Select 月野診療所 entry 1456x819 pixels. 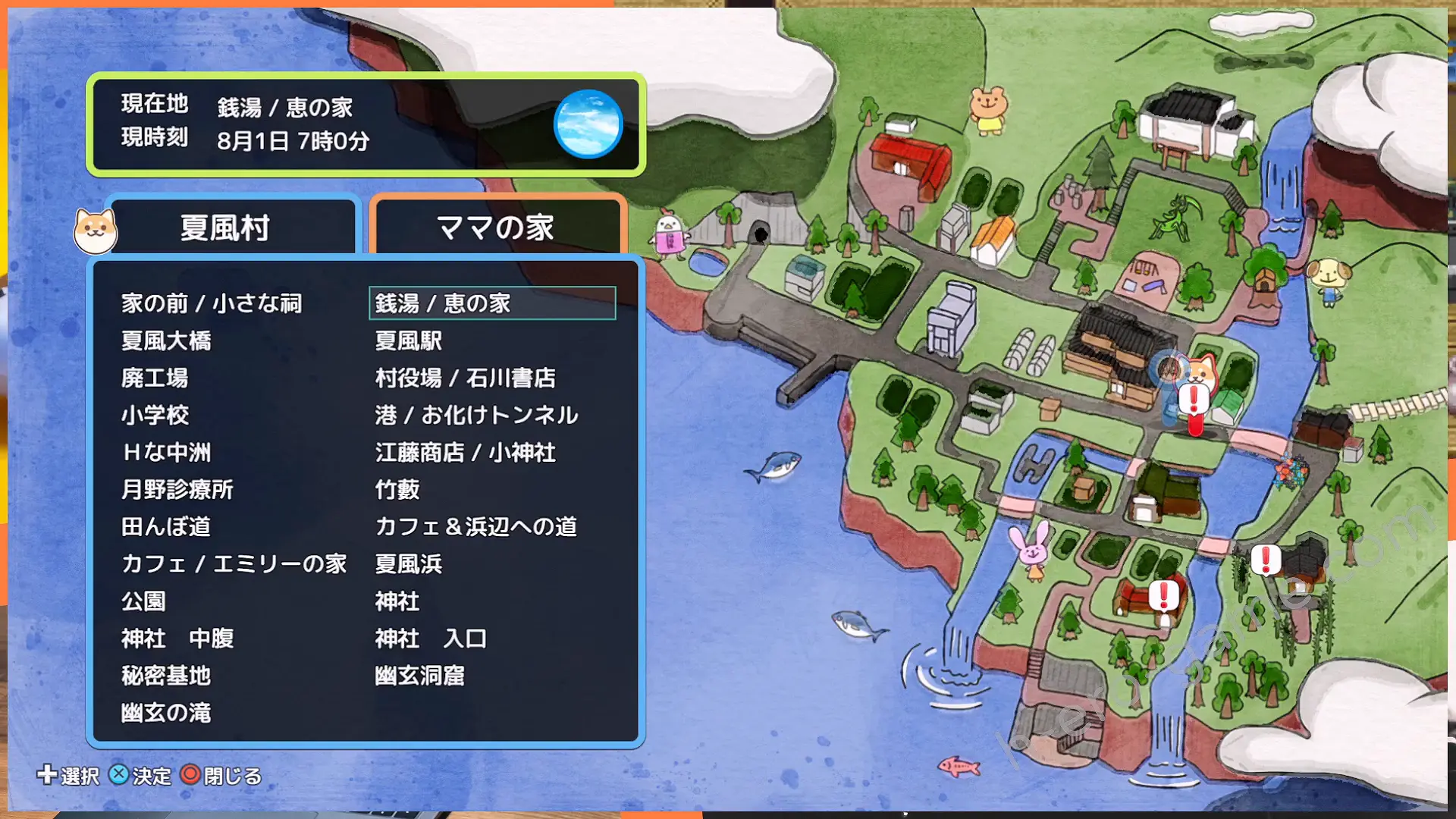pos(177,489)
